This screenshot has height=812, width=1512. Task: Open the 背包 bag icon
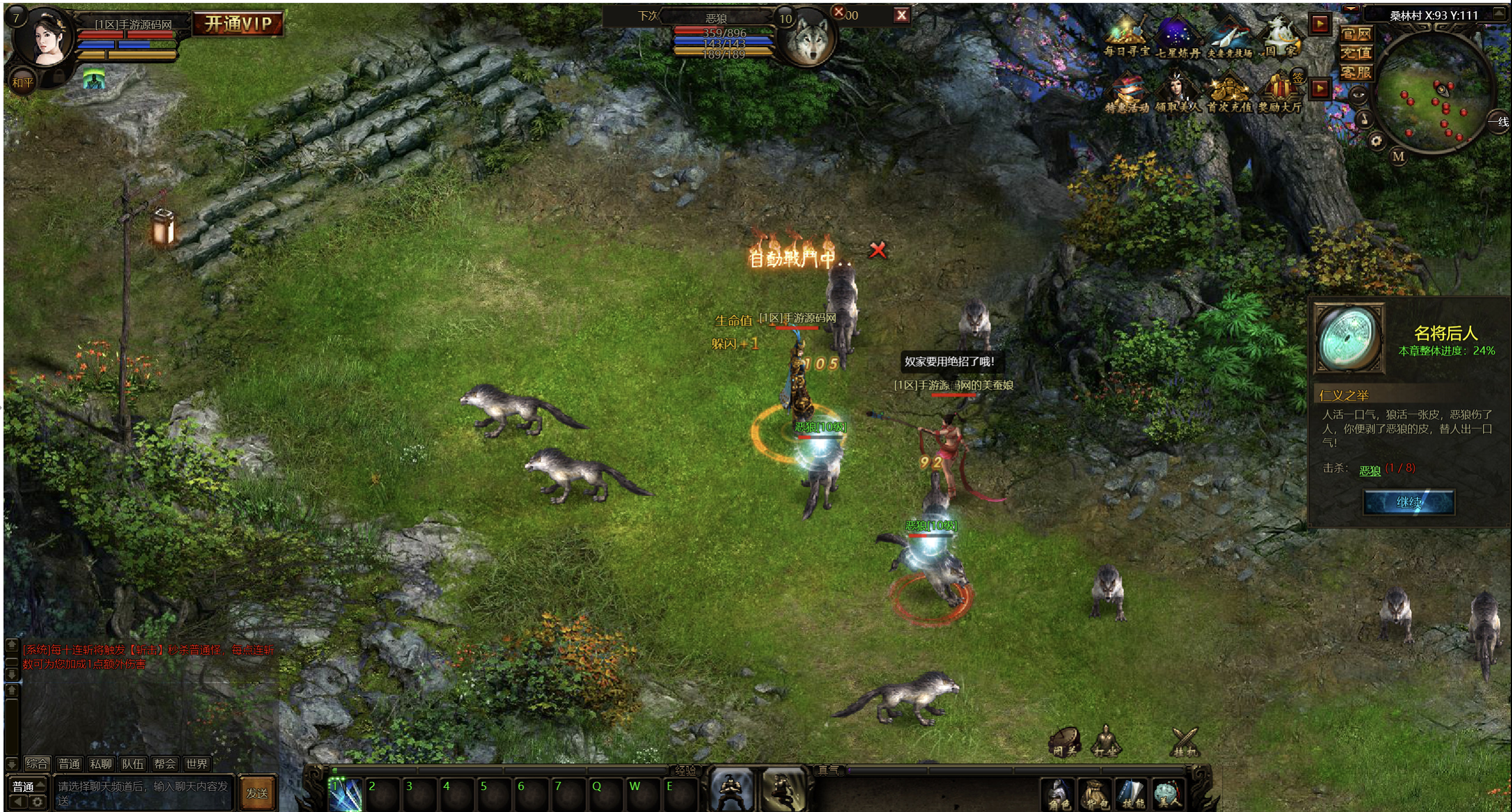[1095, 794]
